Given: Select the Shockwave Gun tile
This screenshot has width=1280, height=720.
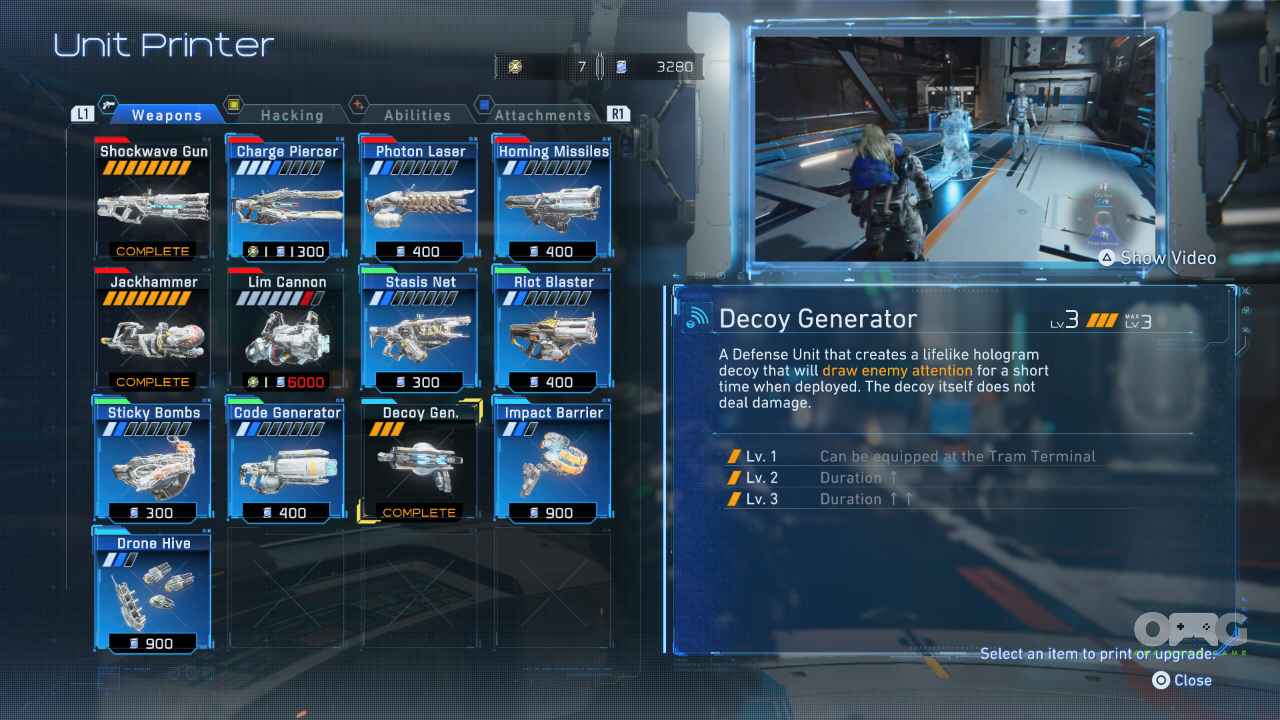Looking at the screenshot, I should point(153,200).
